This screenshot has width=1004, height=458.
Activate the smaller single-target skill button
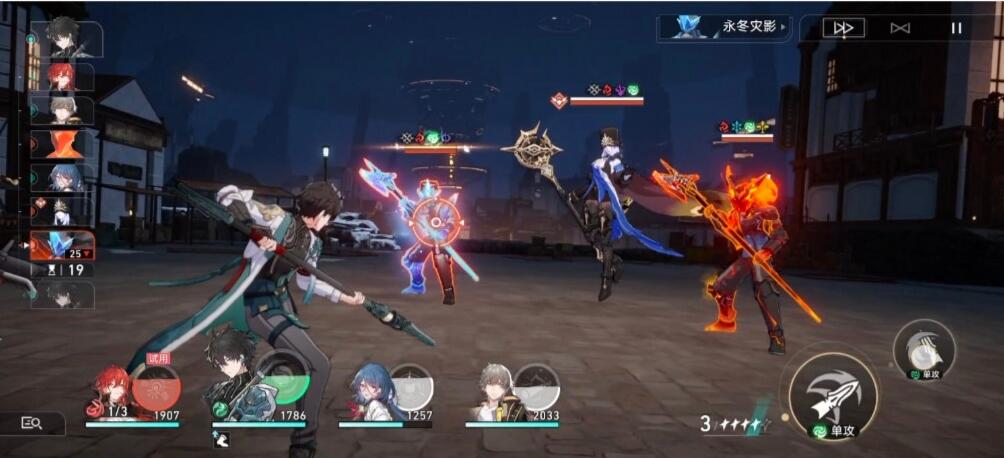(923, 350)
